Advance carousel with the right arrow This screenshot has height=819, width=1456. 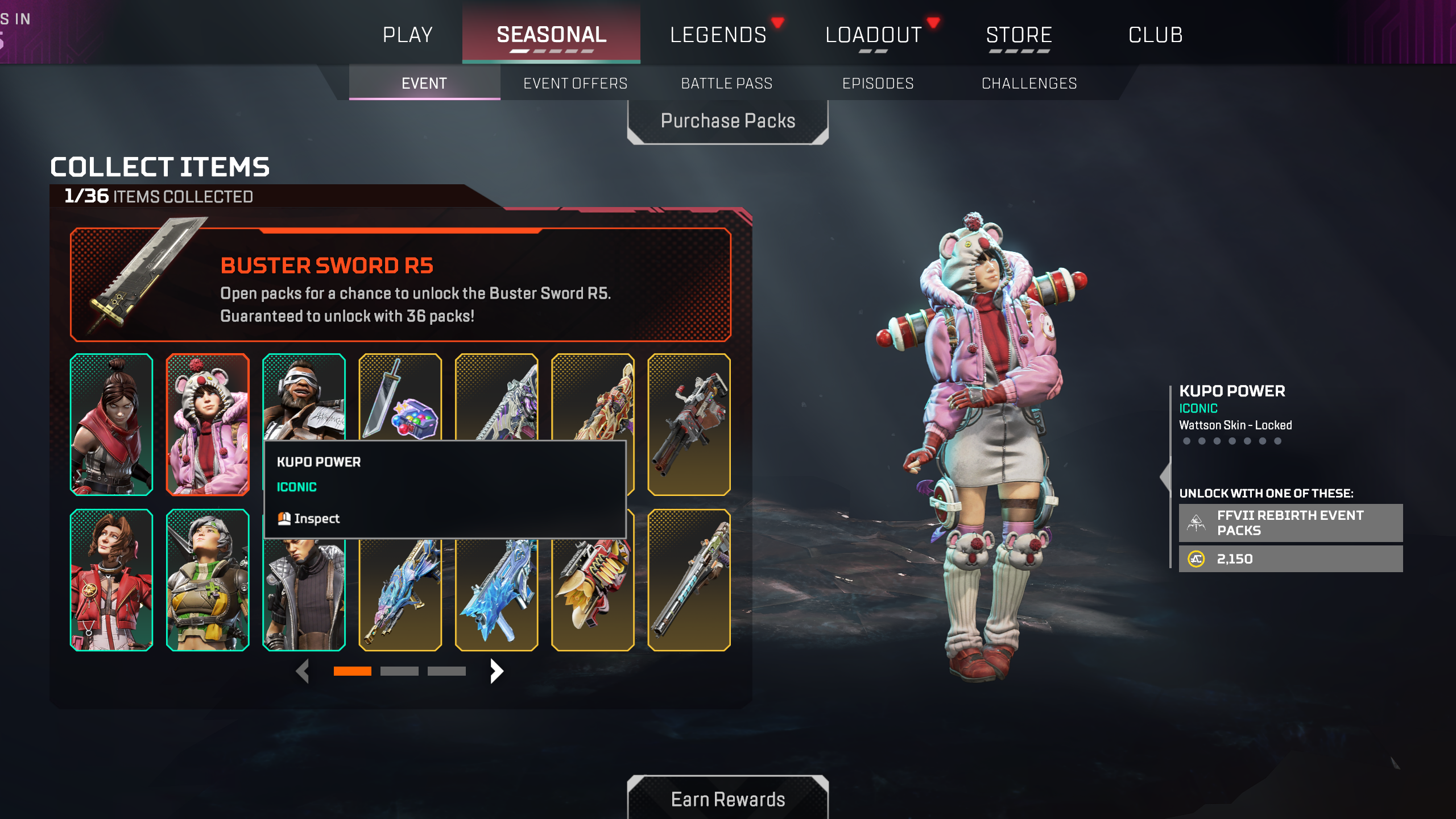point(495,671)
